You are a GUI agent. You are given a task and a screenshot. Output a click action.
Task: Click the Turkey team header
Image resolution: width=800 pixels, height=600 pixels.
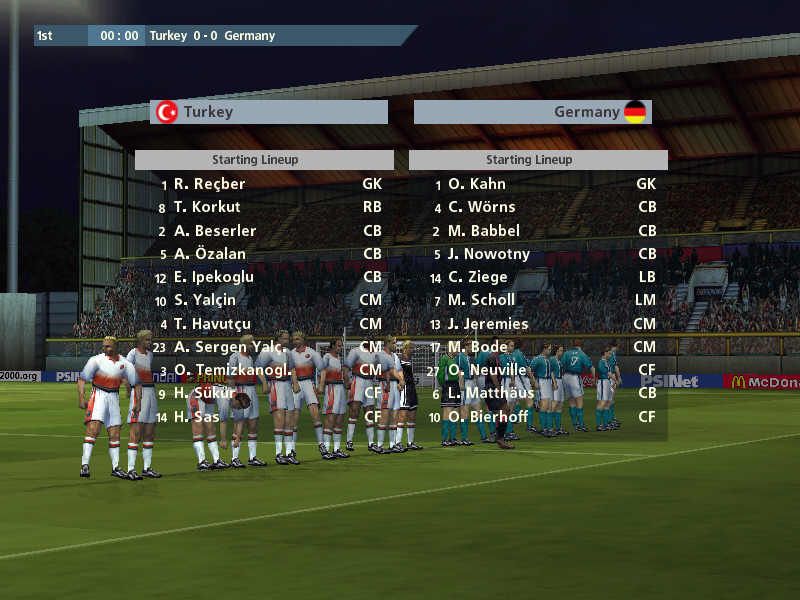point(269,112)
